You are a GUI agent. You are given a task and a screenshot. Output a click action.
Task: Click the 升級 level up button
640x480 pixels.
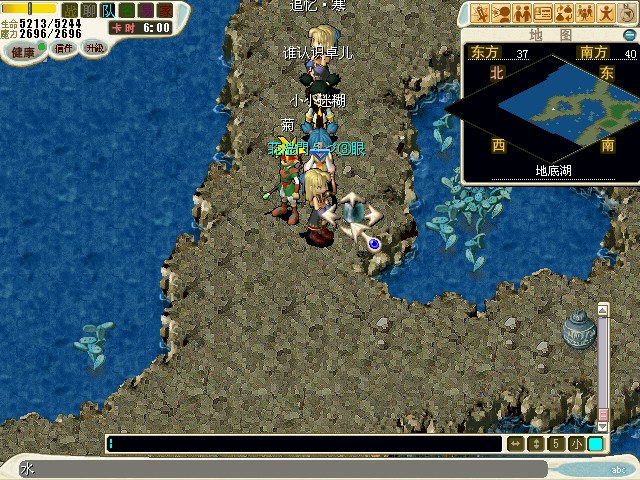[94, 47]
